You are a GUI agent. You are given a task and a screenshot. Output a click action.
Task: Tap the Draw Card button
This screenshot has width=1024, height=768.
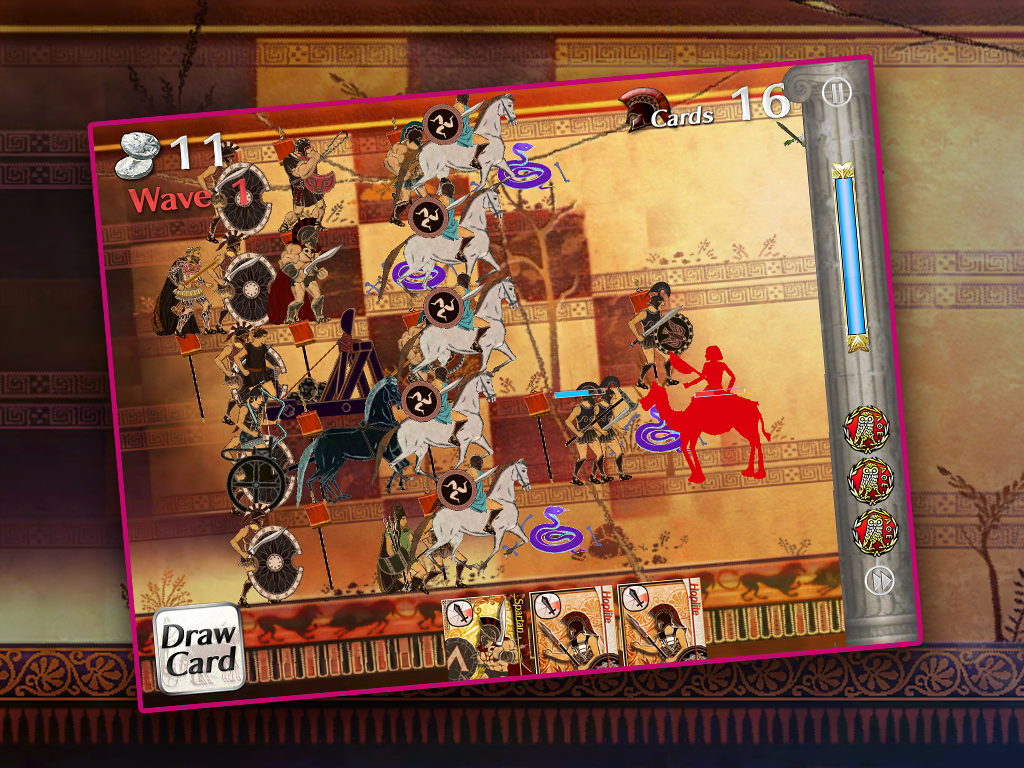pyautogui.click(x=199, y=647)
